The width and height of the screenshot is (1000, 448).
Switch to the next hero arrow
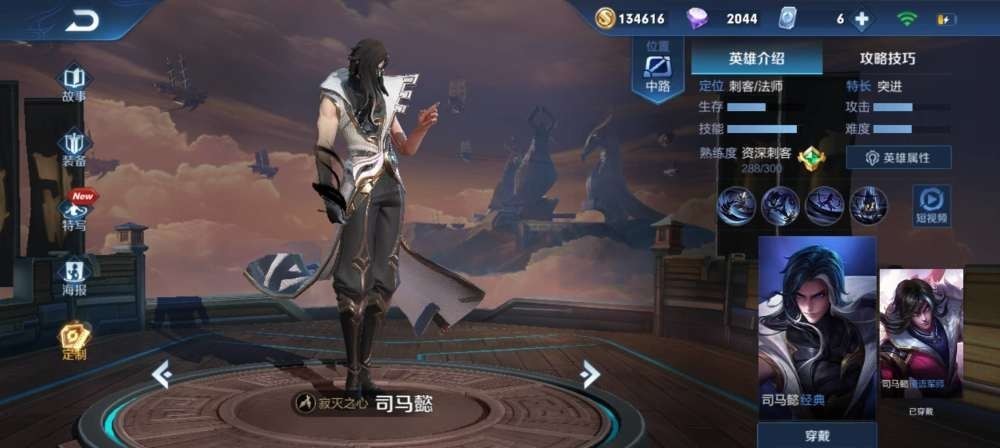(x=590, y=375)
